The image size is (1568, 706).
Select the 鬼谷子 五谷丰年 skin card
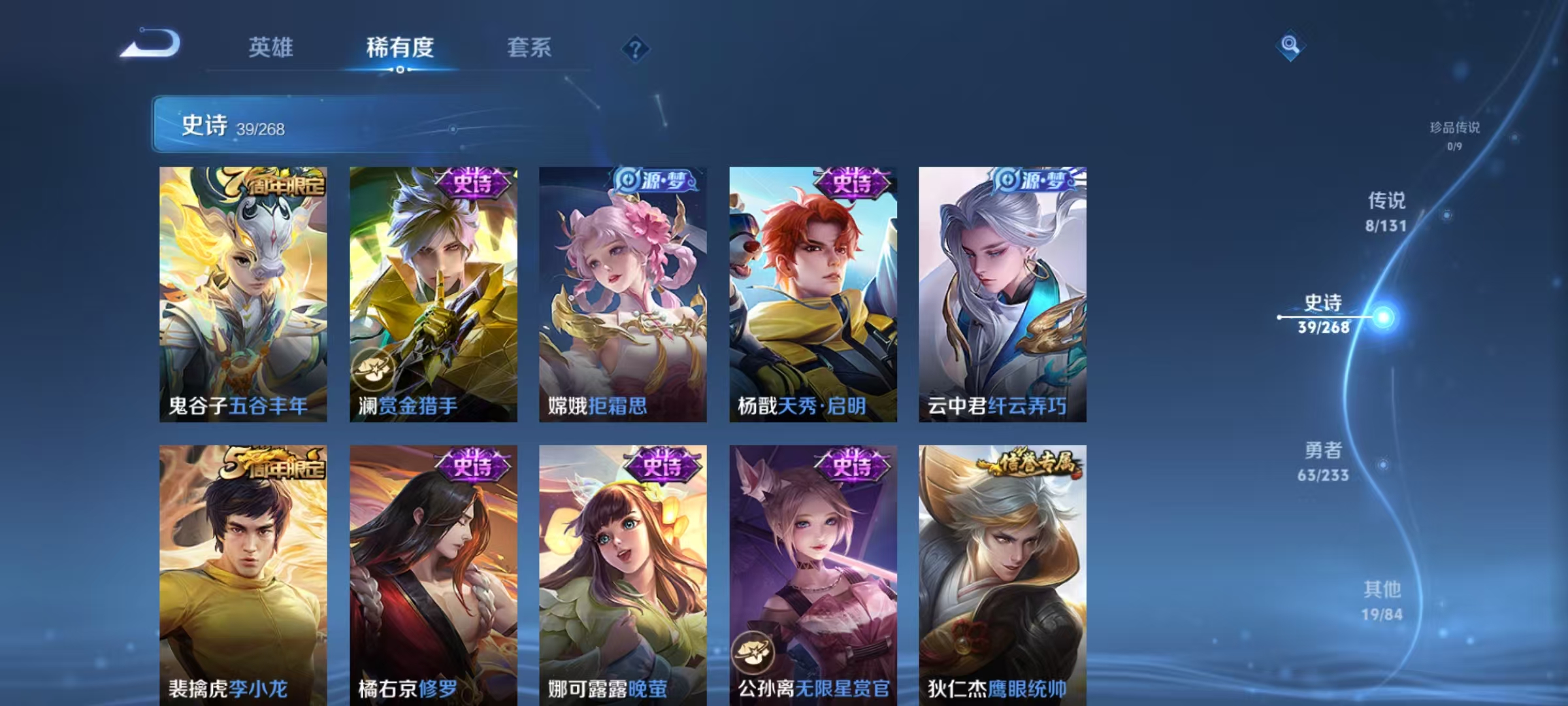pos(243,294)
